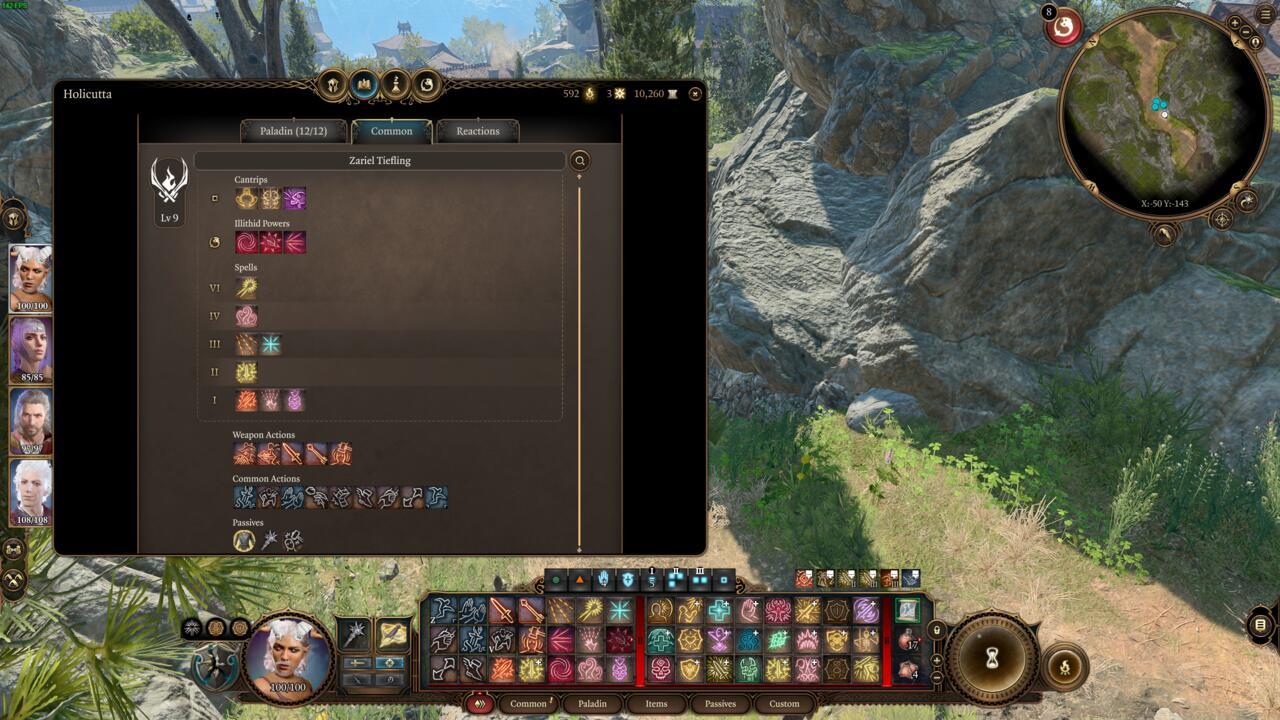The width and height of the screenshot is (1280, 720).
Task: Switch the hotbar to Paladin
Action: click(x=592, y=704)
